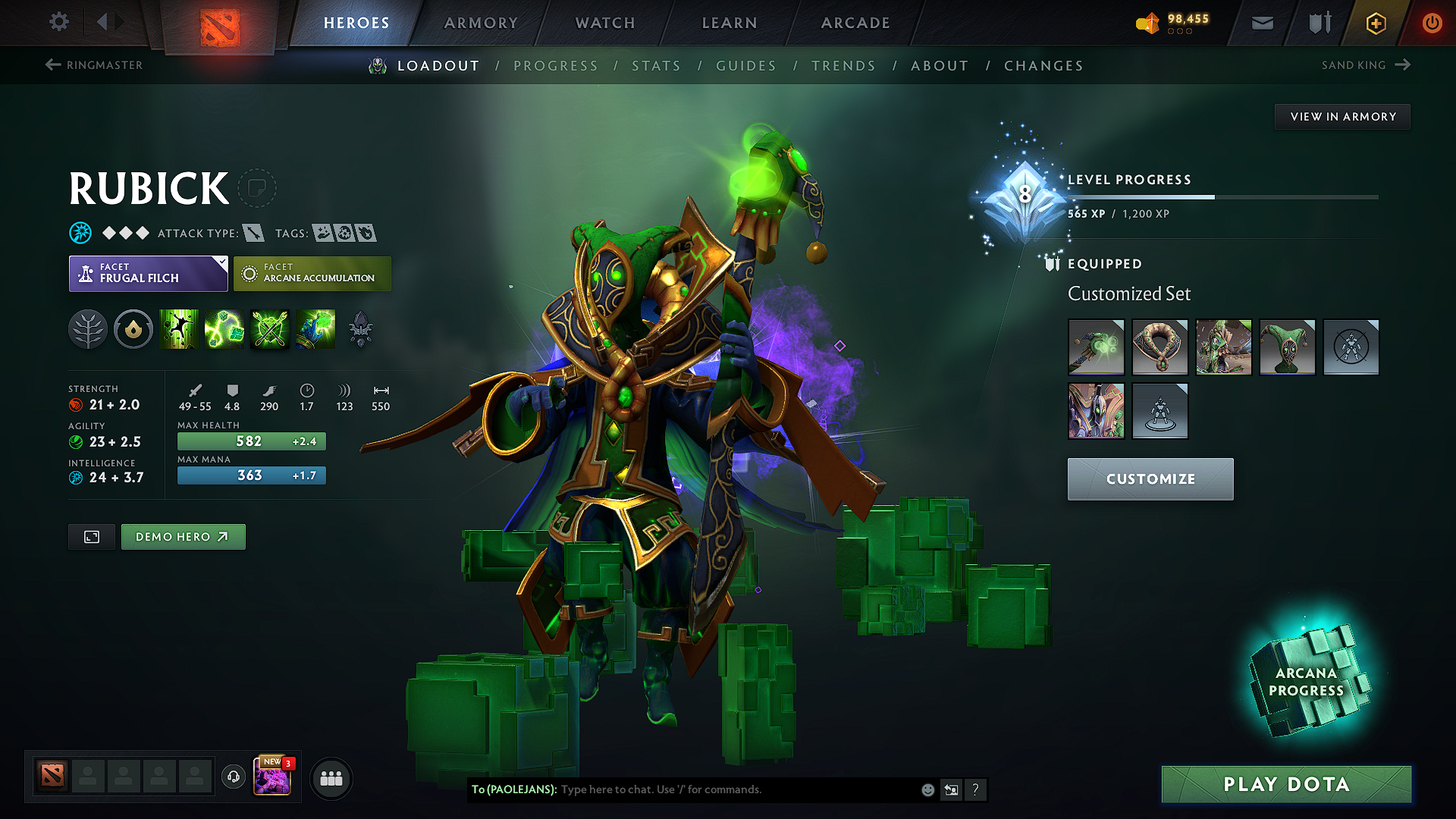Switch to the Arcane Accumulation facet

tap(312, 273)
